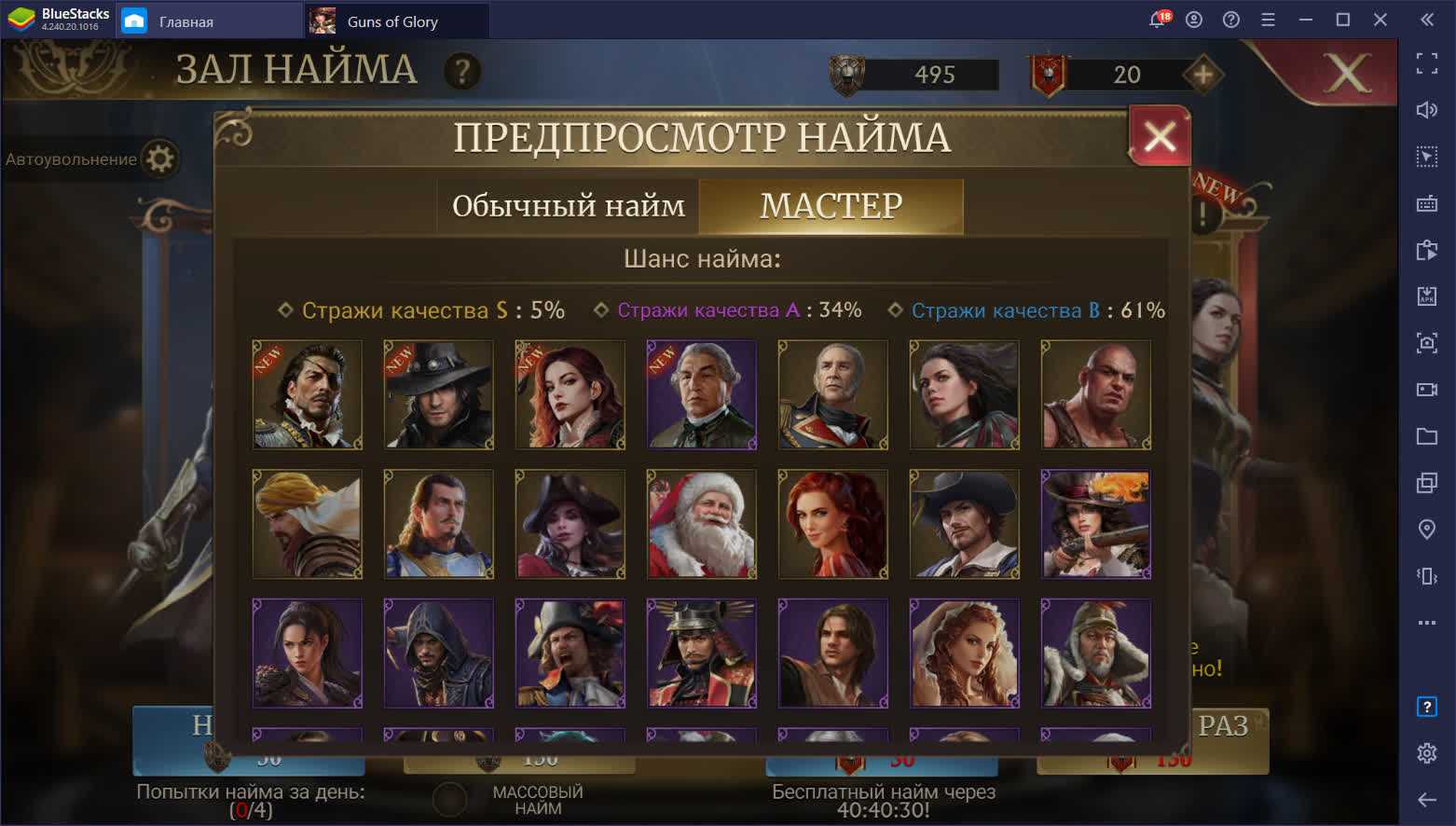This screenshot has height=826, width=1456.
Task: Exit the Зал Найма screen
Action: [1347, 73]
